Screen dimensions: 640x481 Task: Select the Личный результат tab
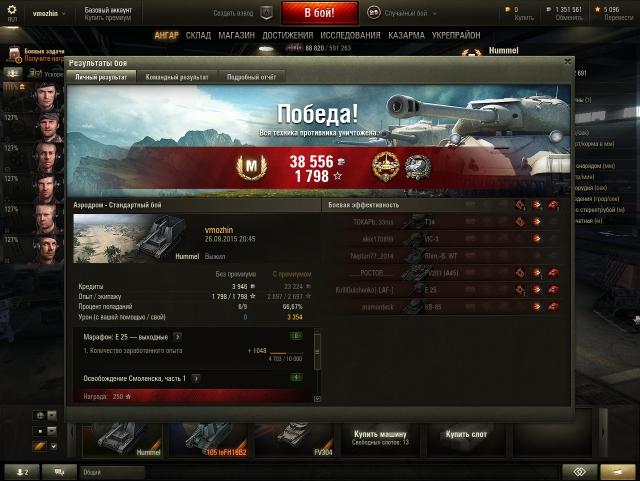tap(101, 76)
